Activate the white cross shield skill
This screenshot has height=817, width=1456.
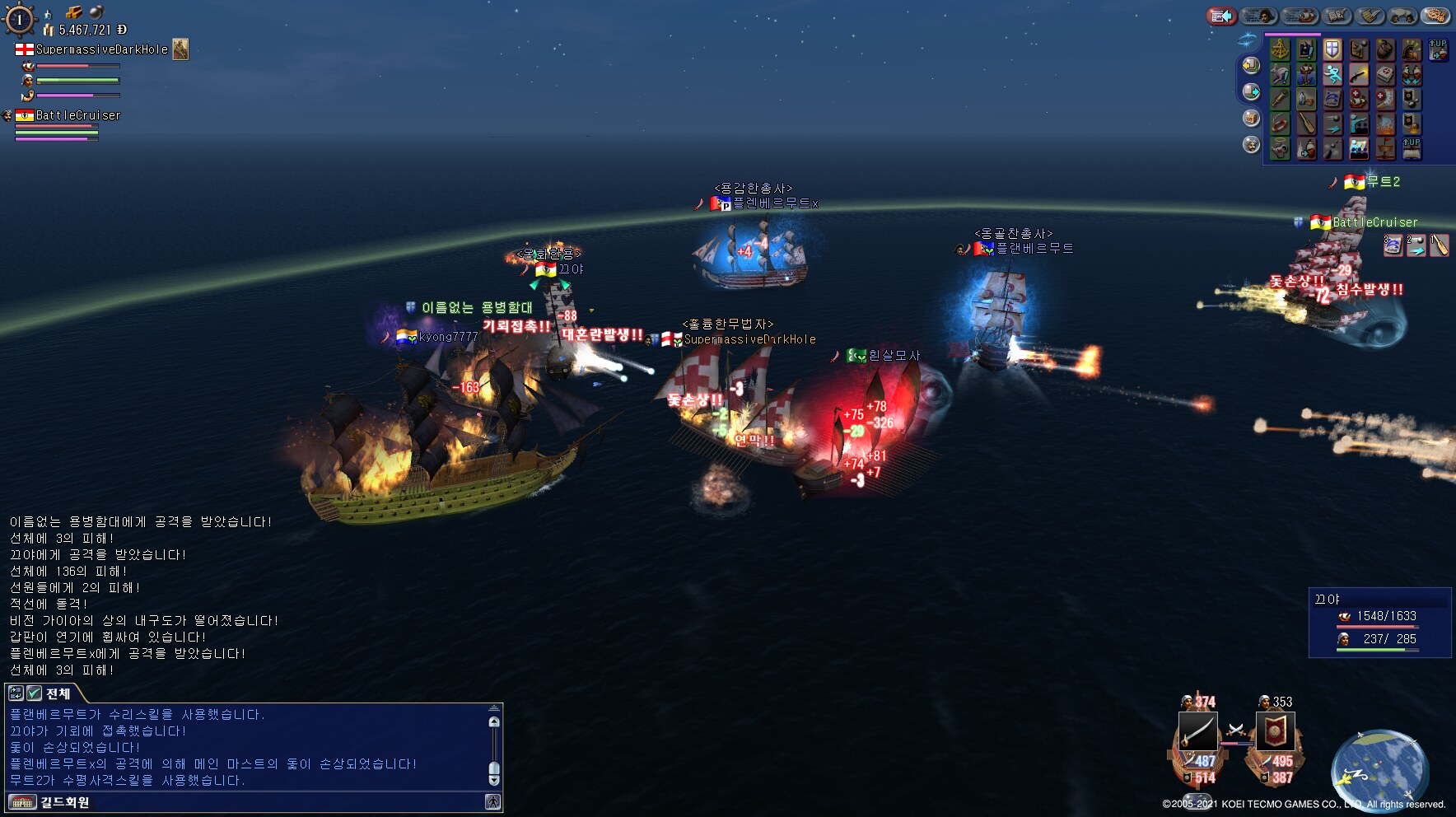(1332, 49)
